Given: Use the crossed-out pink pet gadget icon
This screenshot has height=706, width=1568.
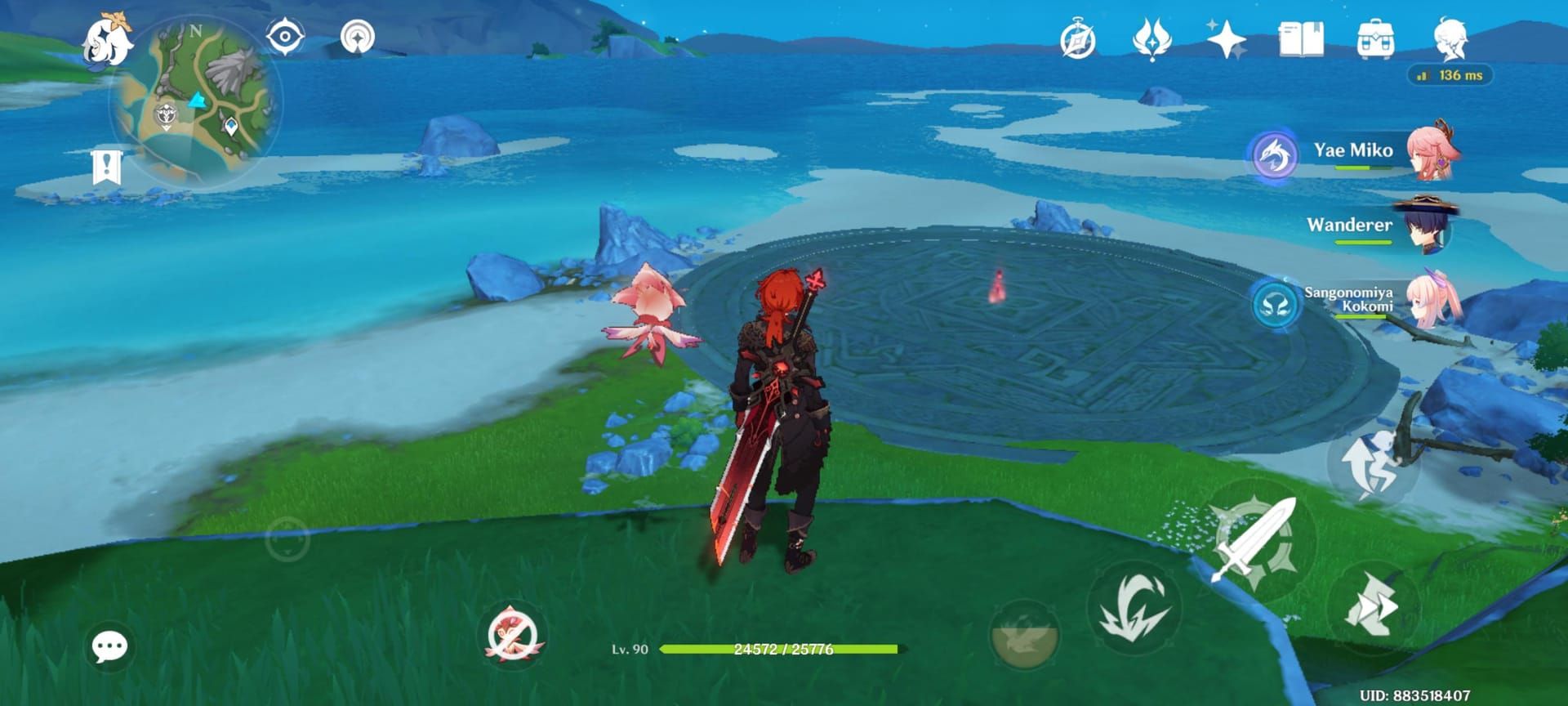Looking at the screenshot, I should (x=512, y=635).
